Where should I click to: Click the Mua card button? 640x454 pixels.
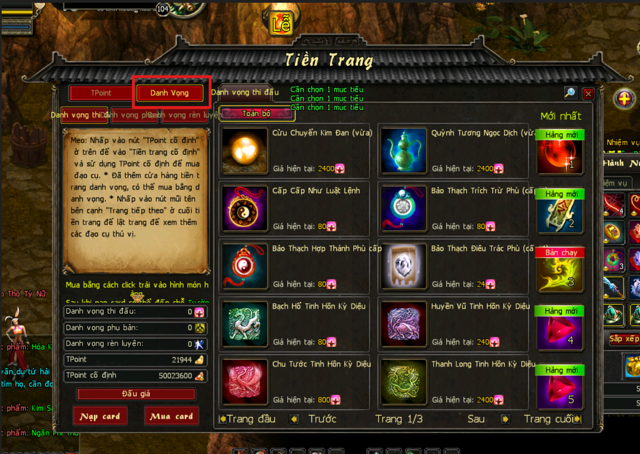tap(171, 416)
